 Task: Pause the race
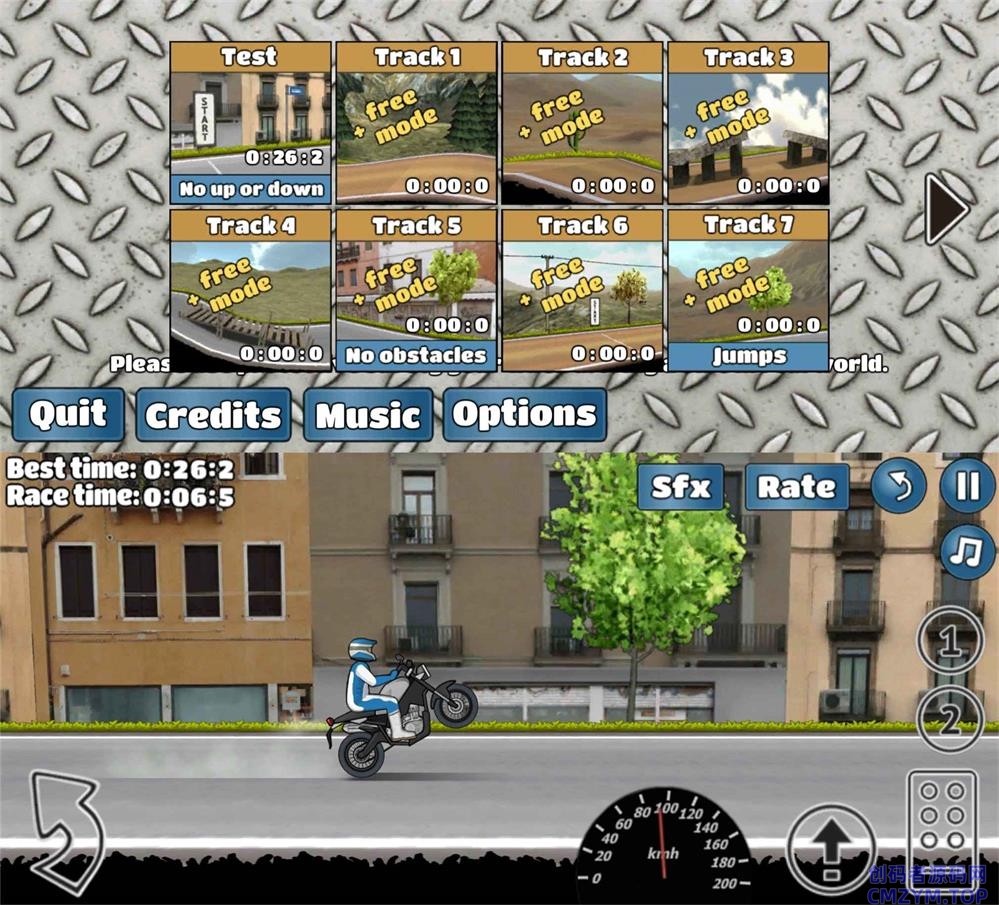[967, 487]
